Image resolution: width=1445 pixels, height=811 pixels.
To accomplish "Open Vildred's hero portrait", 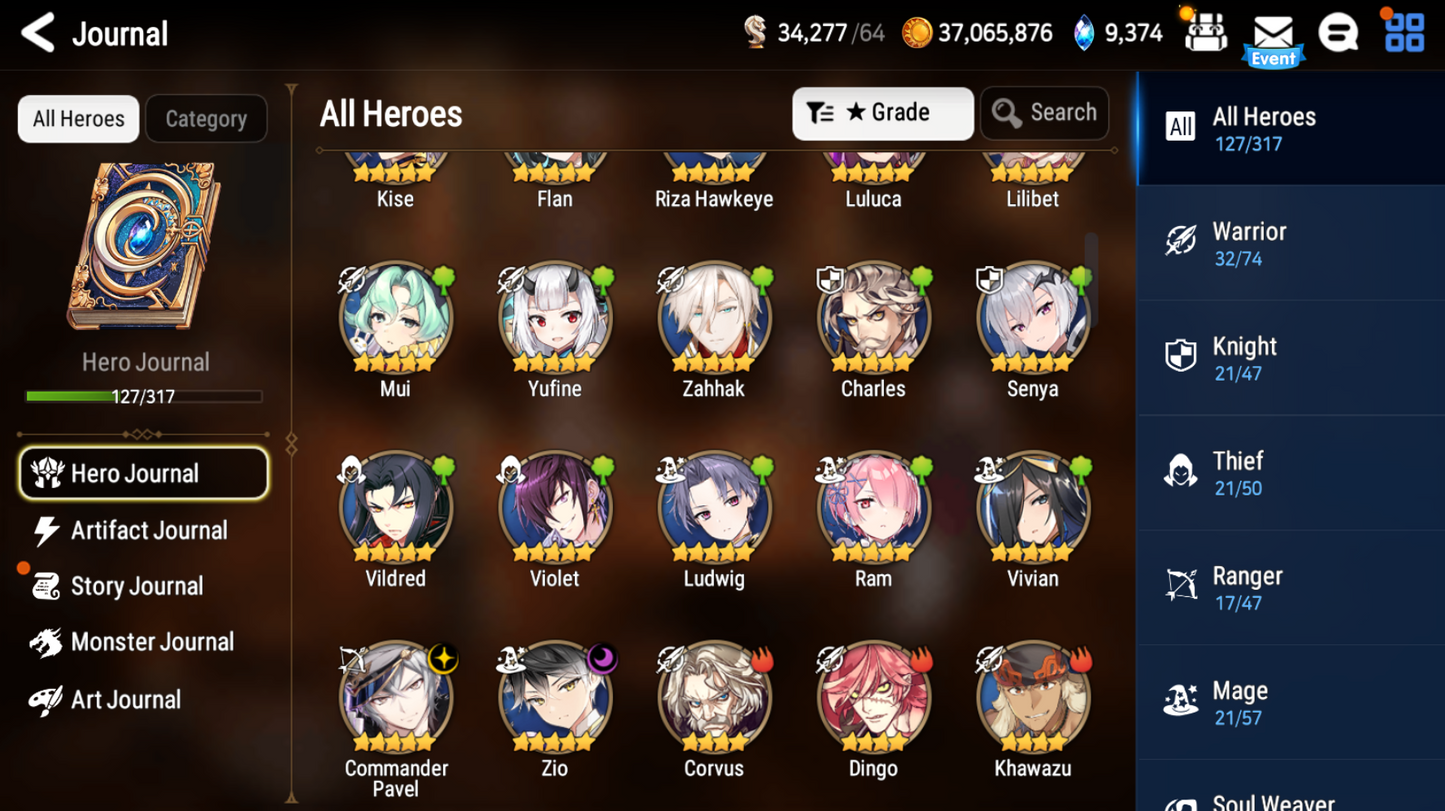I will click(x=395, y=507).
